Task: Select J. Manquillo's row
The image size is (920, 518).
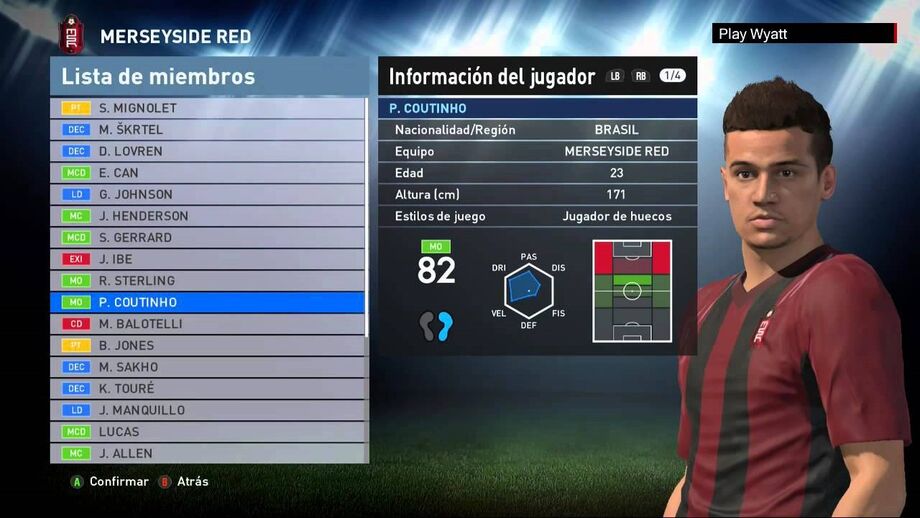Action: point(208,410)
